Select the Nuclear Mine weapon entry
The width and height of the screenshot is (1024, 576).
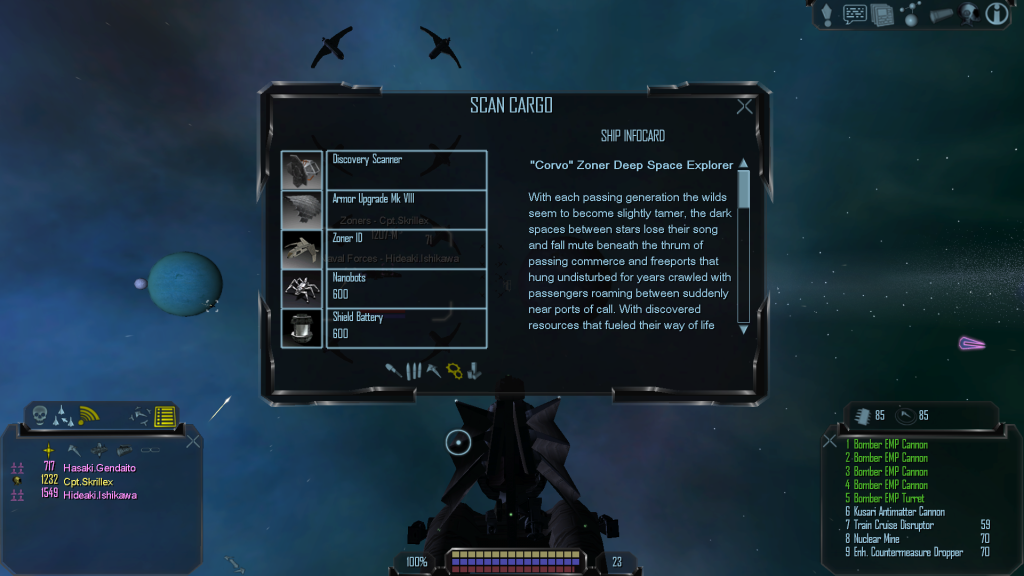877,539
